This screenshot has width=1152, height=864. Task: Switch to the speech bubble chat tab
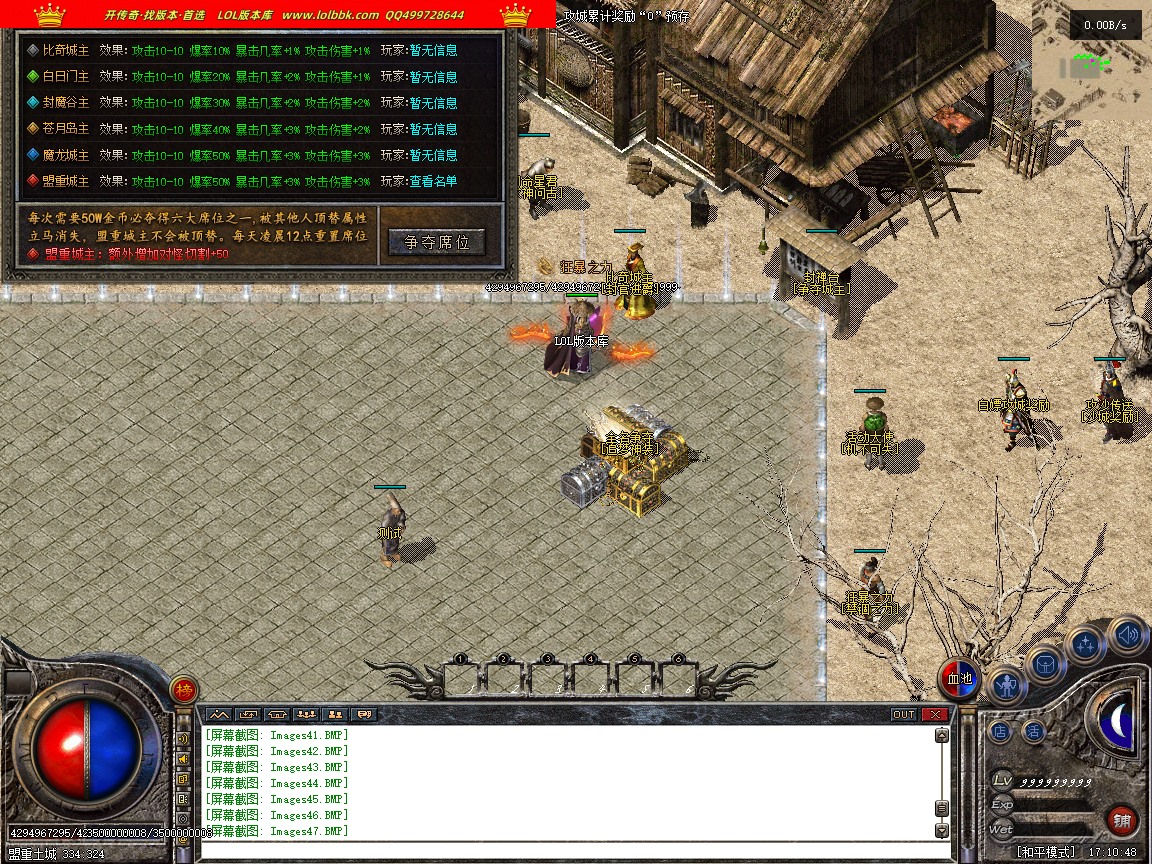pyautogui.click(x=364, y=714)
